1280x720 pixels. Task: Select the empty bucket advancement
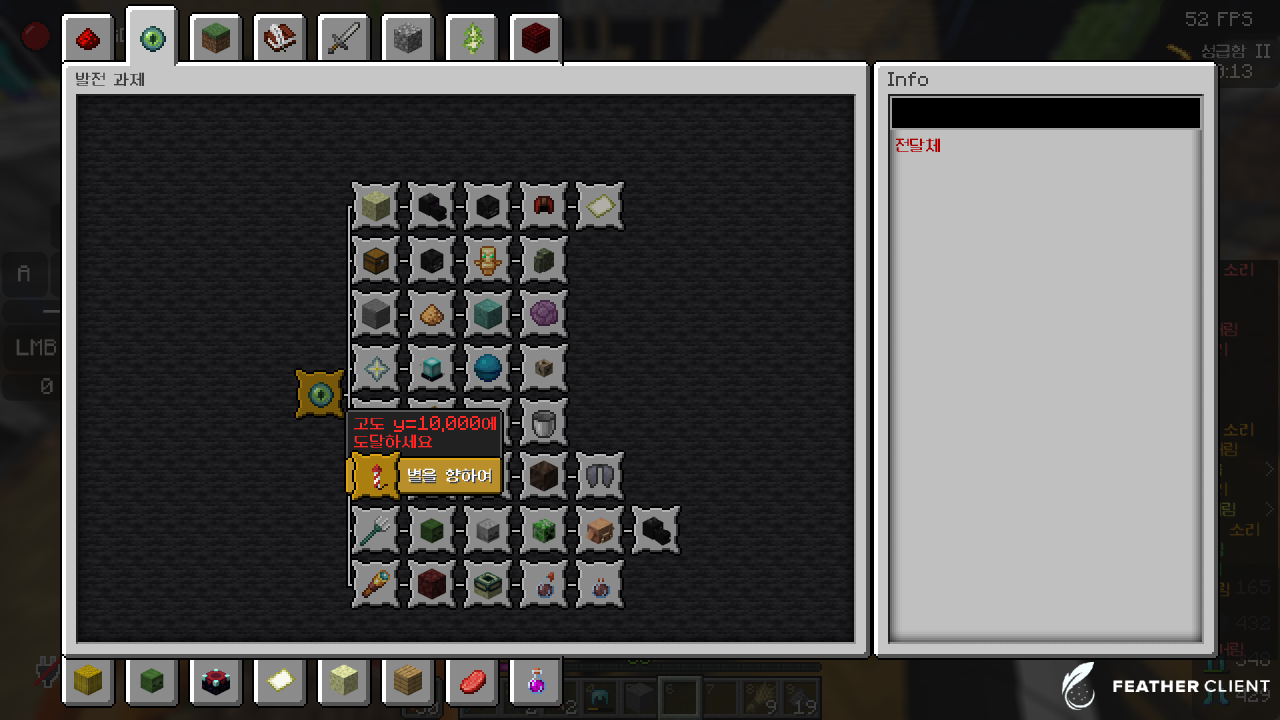coord(544,422)
